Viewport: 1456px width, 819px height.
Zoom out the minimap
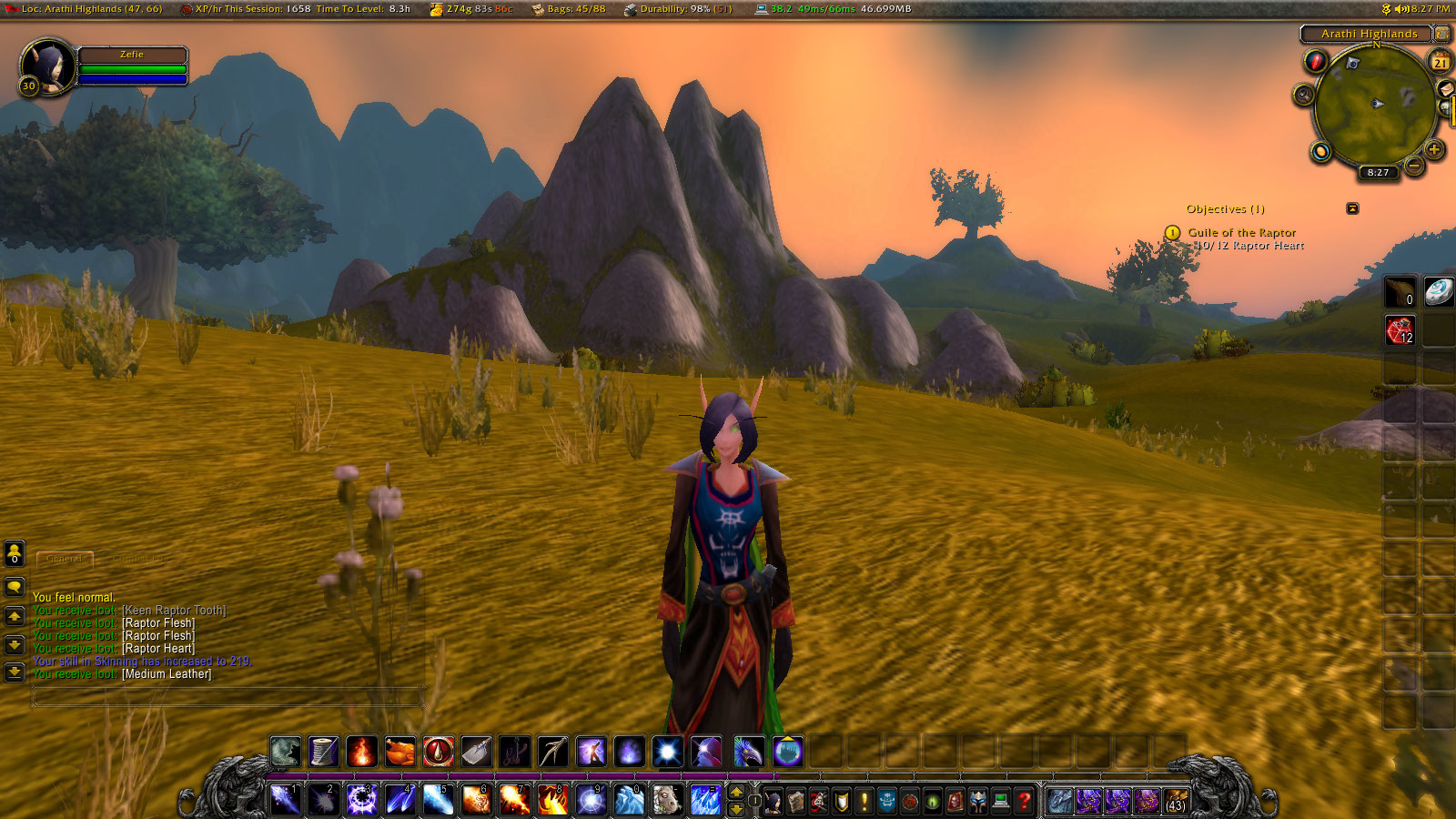click(x=1413, y=166)
